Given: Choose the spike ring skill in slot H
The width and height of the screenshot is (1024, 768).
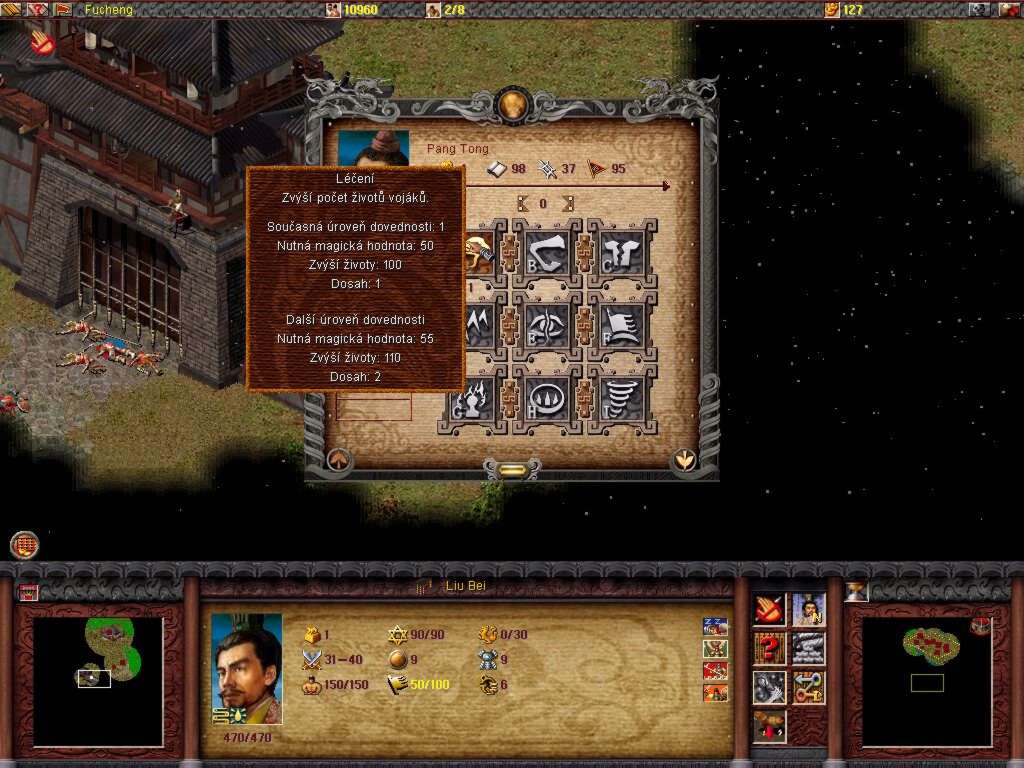Looking at the screenshot, I should point(547,398).
